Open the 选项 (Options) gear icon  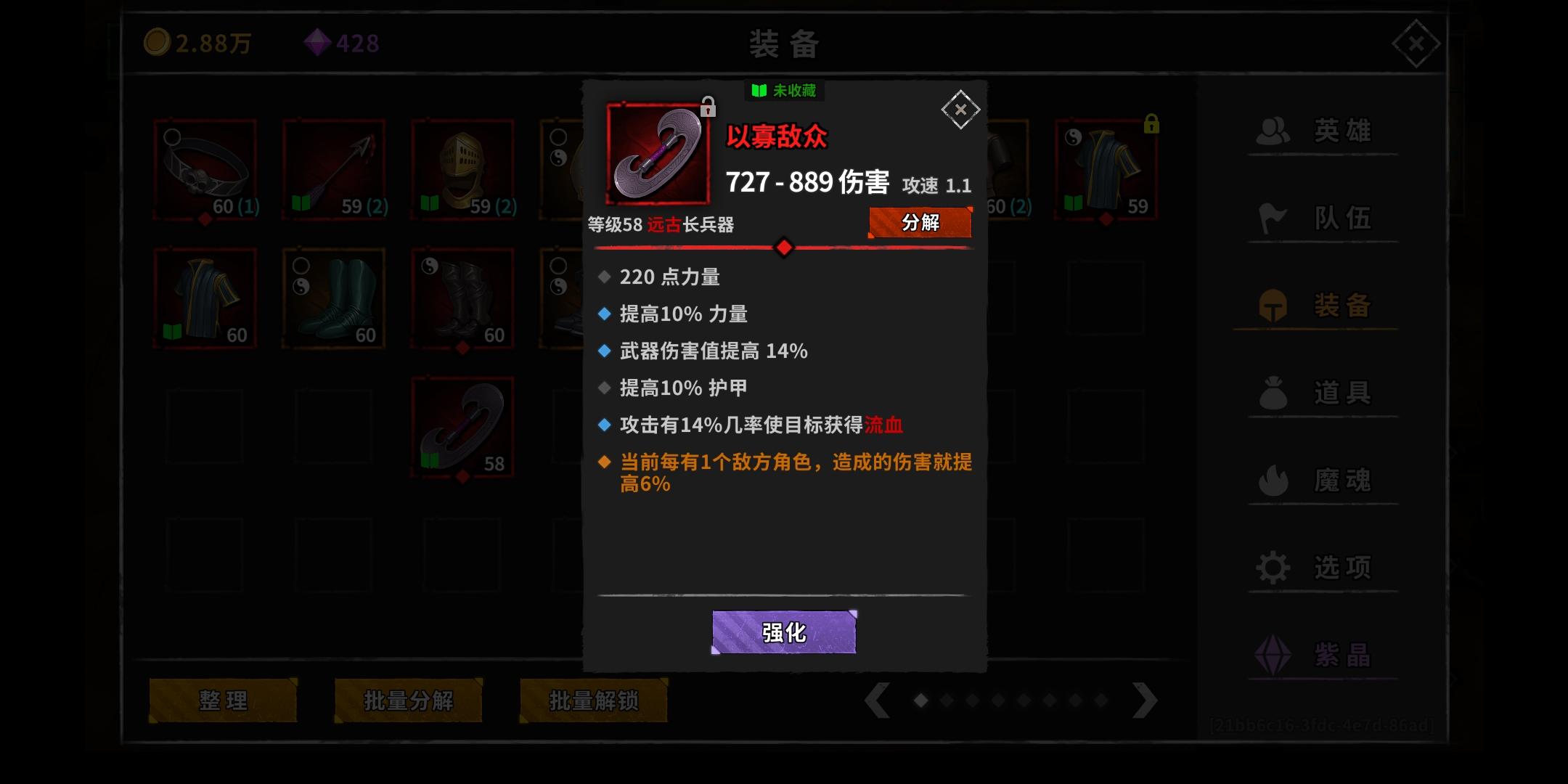click(x=1274, y=567)
